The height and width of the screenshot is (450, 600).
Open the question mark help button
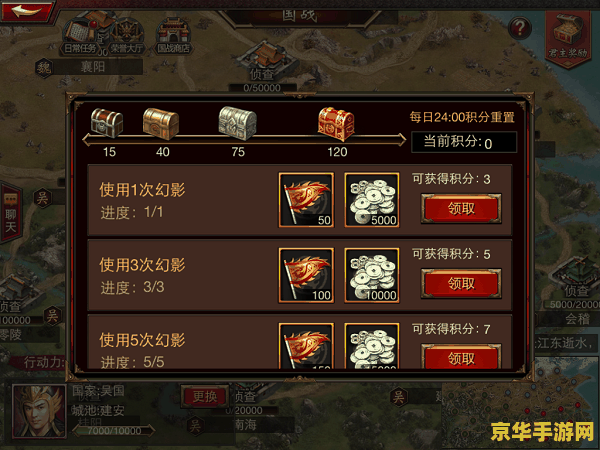point(519,28)
